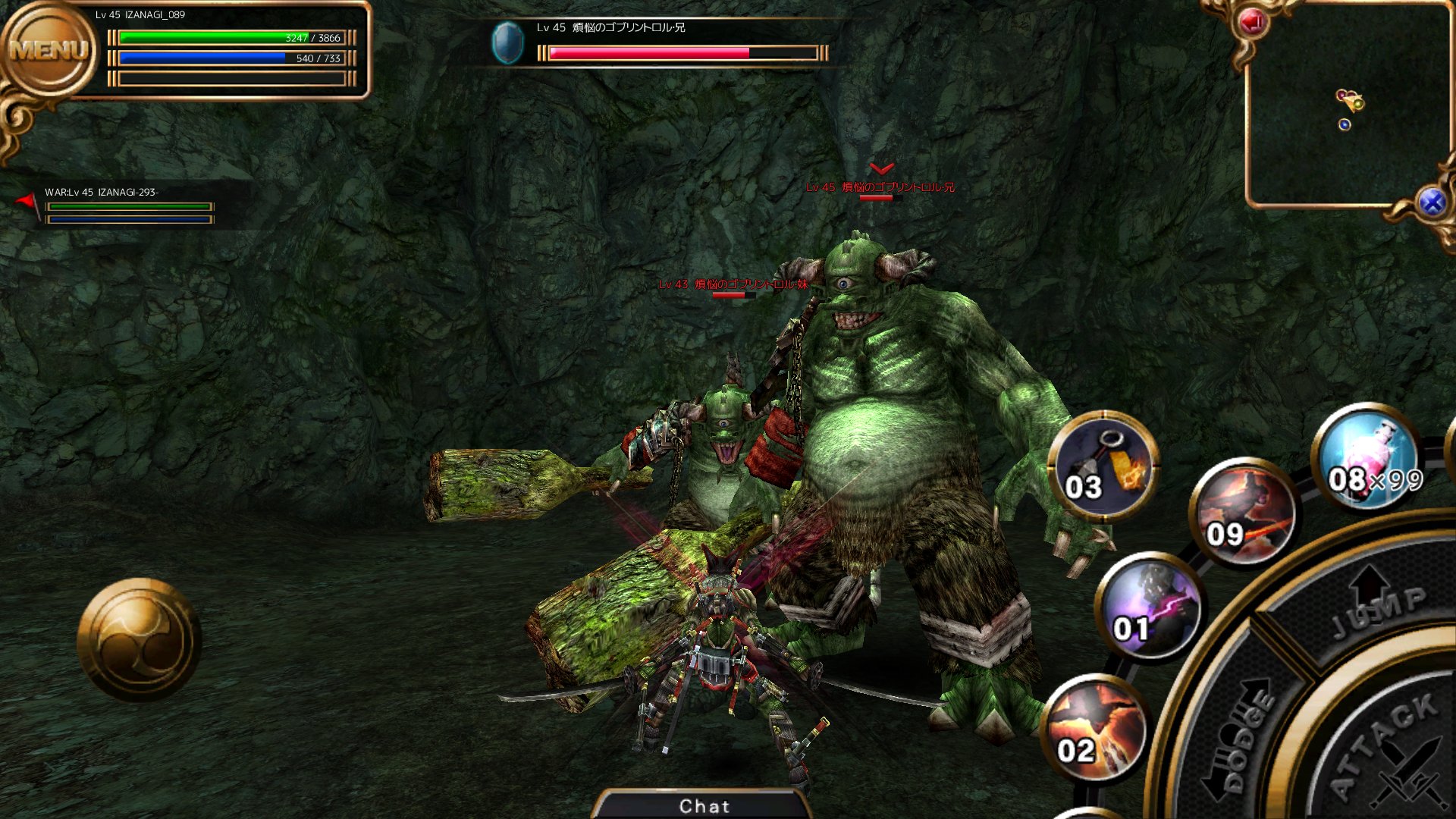Cast skill slot 01 with purple lightning
This screenshot has height=819, width=1456.
pyautogui.click(x=1149, y=607)
